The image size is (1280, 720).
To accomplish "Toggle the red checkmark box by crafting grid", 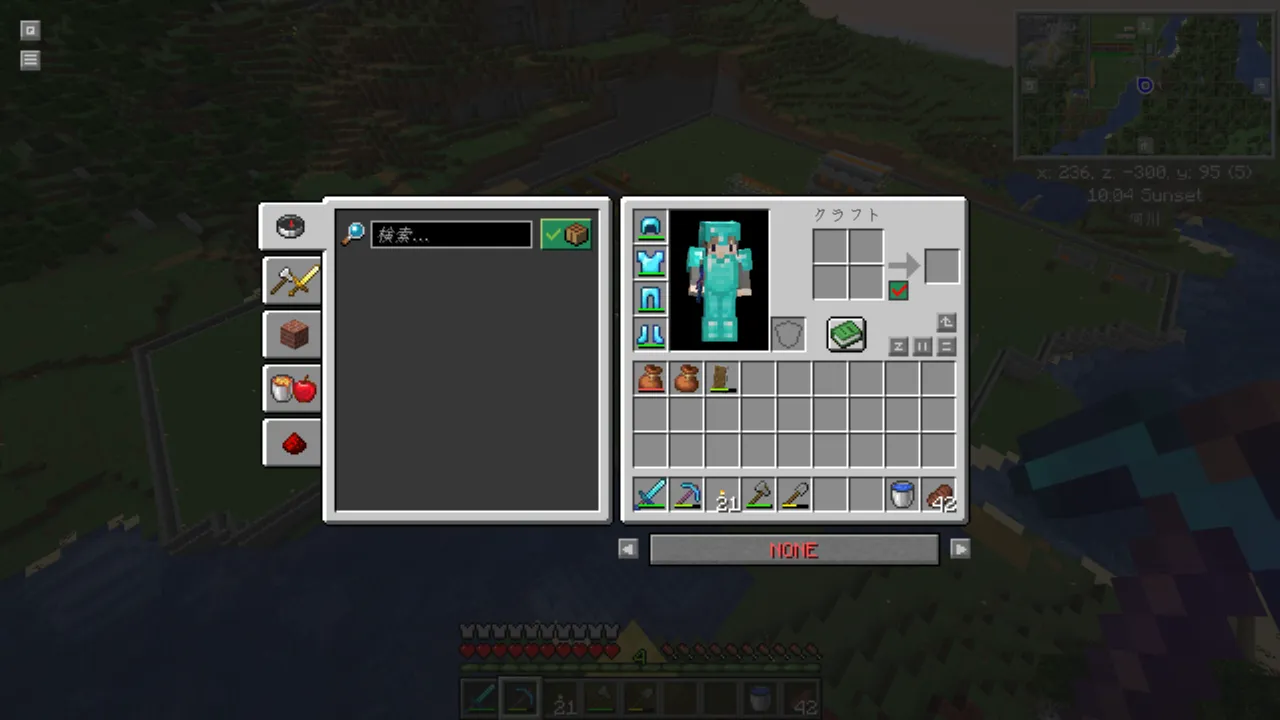I will [898, 290].
